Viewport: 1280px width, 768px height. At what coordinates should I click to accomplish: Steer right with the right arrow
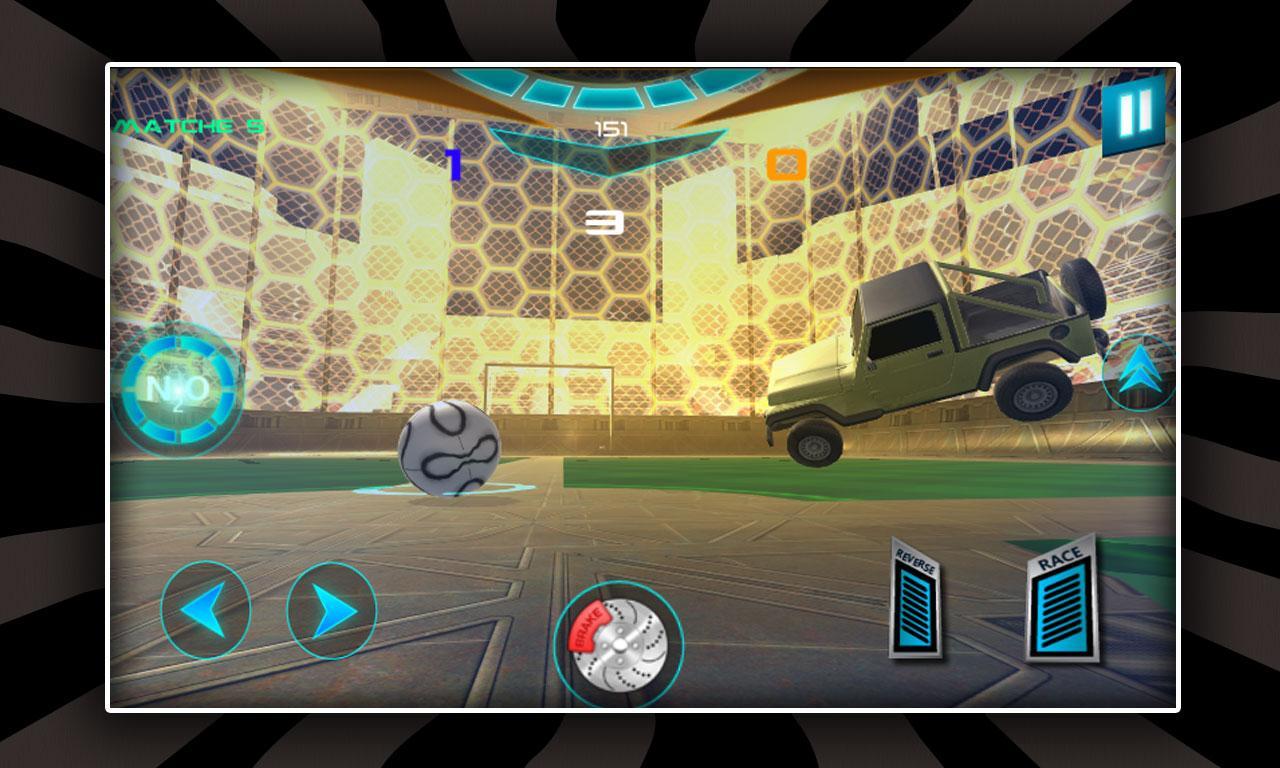pos(330,608)
